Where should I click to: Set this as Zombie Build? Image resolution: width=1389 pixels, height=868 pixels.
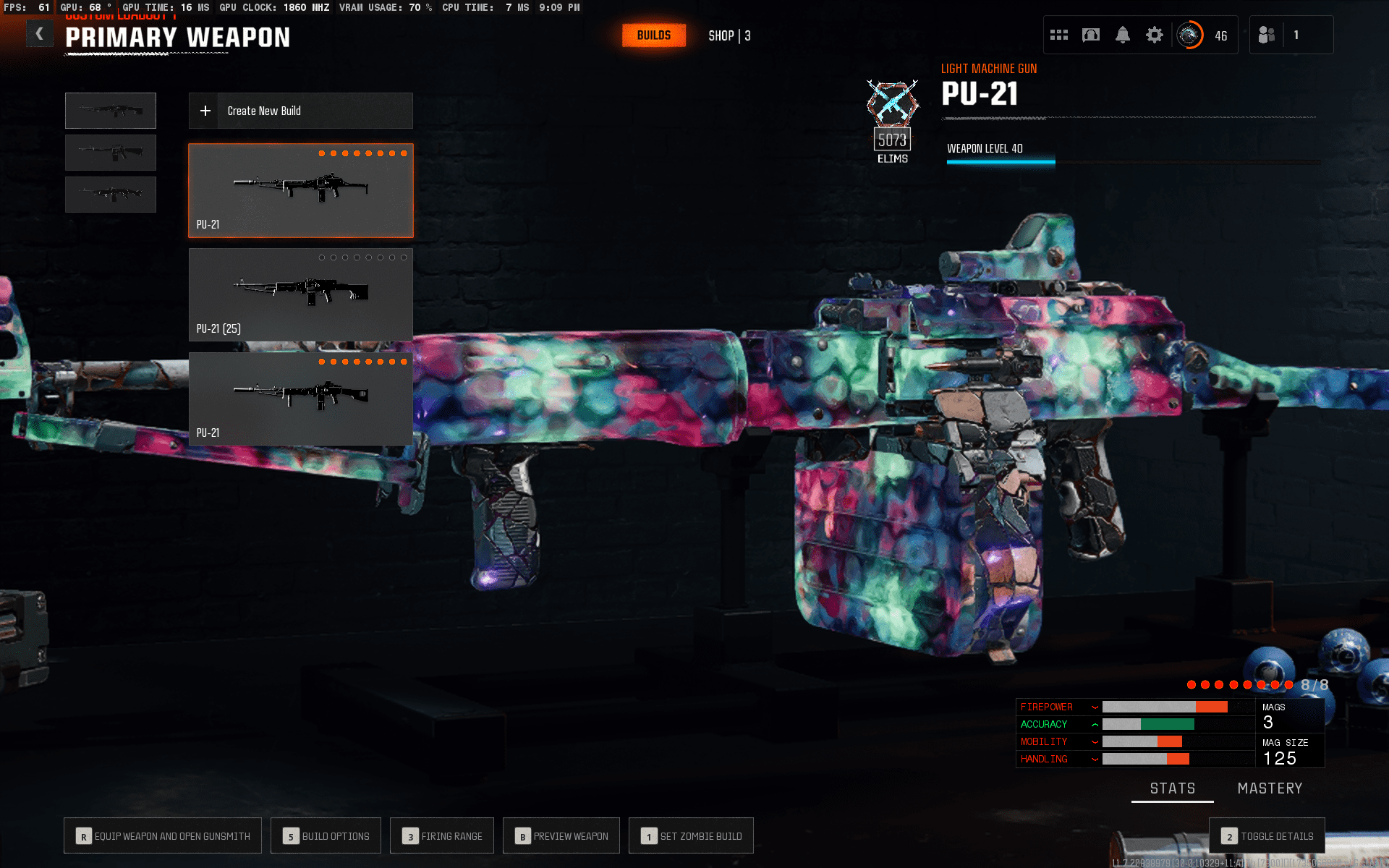(x=691, y=836)
